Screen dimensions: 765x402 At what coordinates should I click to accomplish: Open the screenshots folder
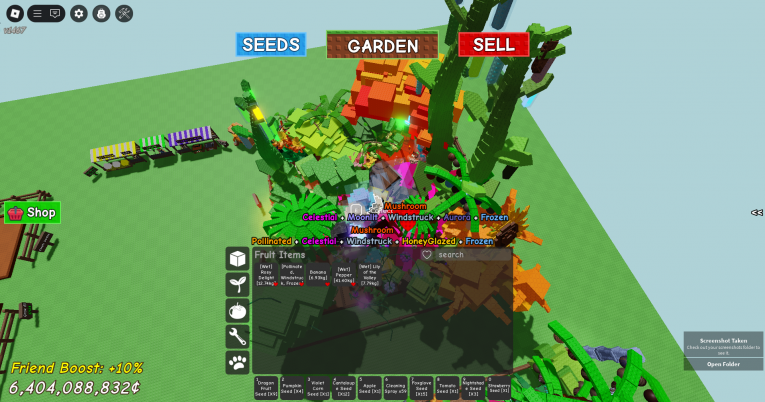[x=723, y=364]
